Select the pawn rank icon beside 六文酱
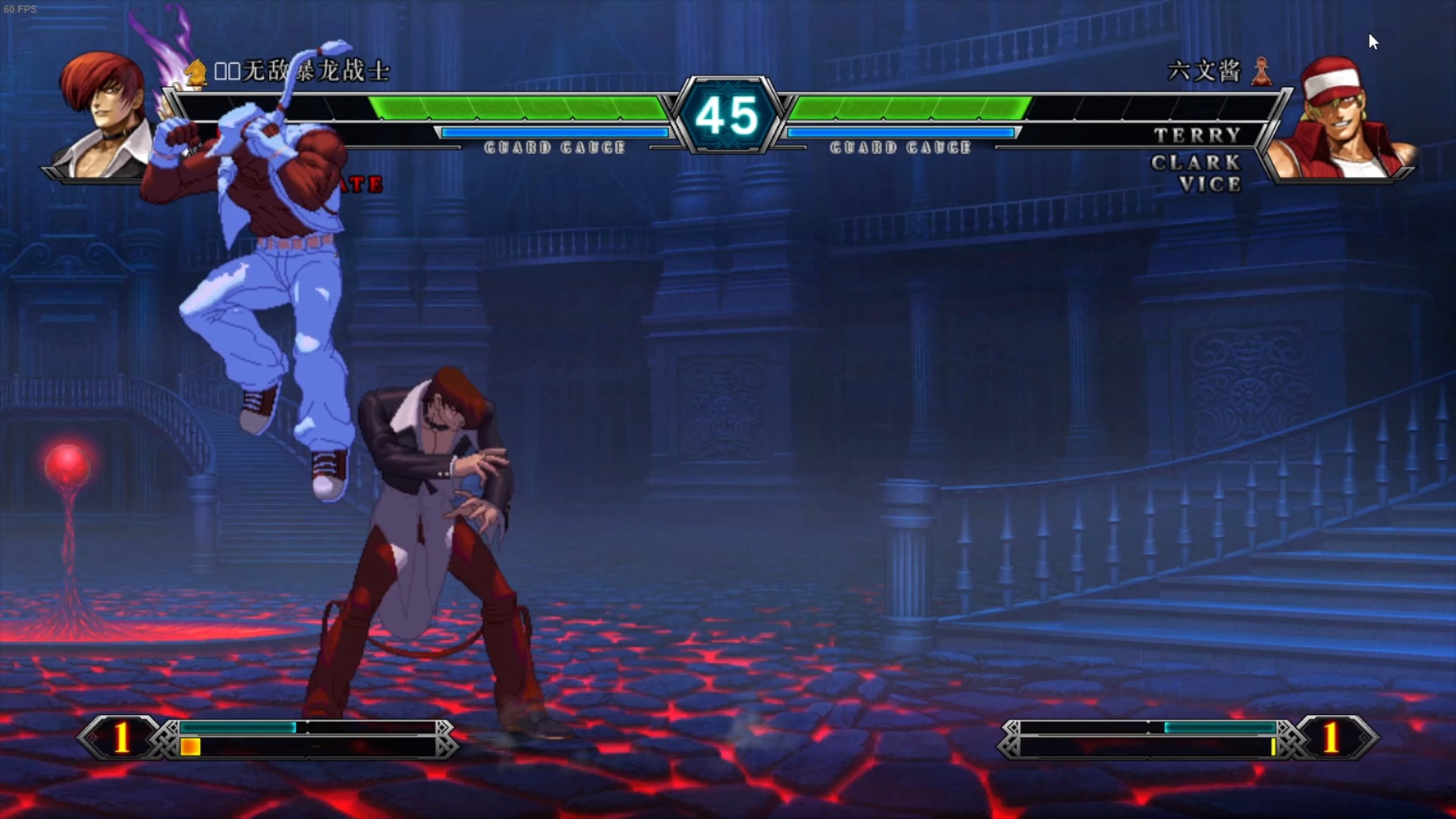Image resolution: width=1456 pixels, height=819 pixels. coord(1262,72)
